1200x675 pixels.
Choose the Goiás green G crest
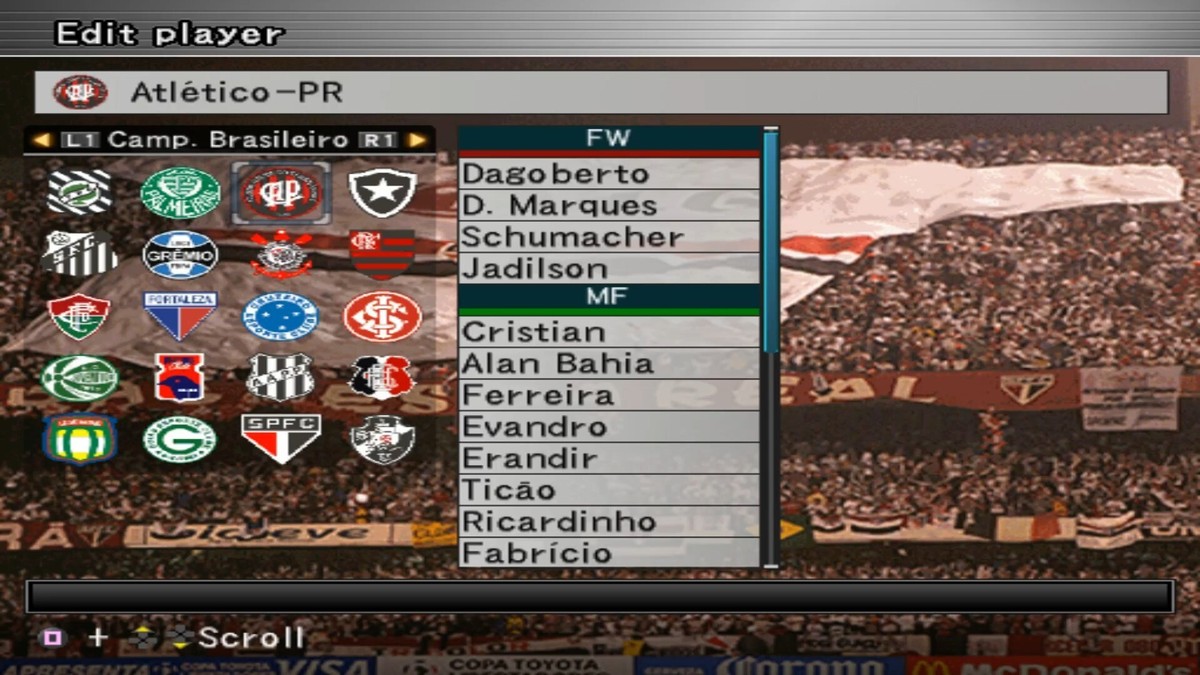click(x=180, y=439)
